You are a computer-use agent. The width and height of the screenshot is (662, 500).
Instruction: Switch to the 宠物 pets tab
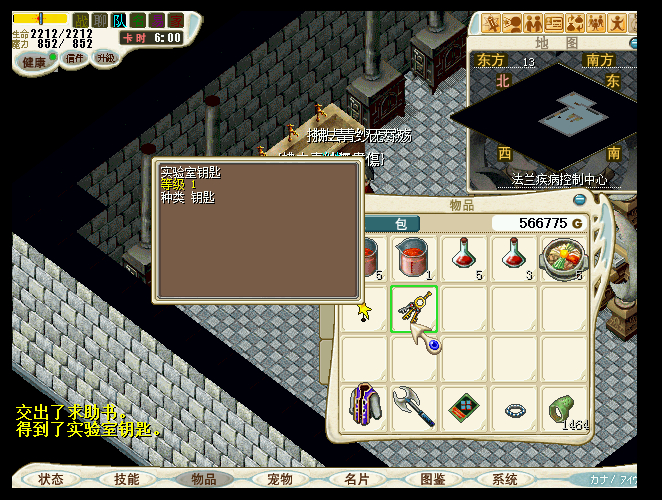280,479
